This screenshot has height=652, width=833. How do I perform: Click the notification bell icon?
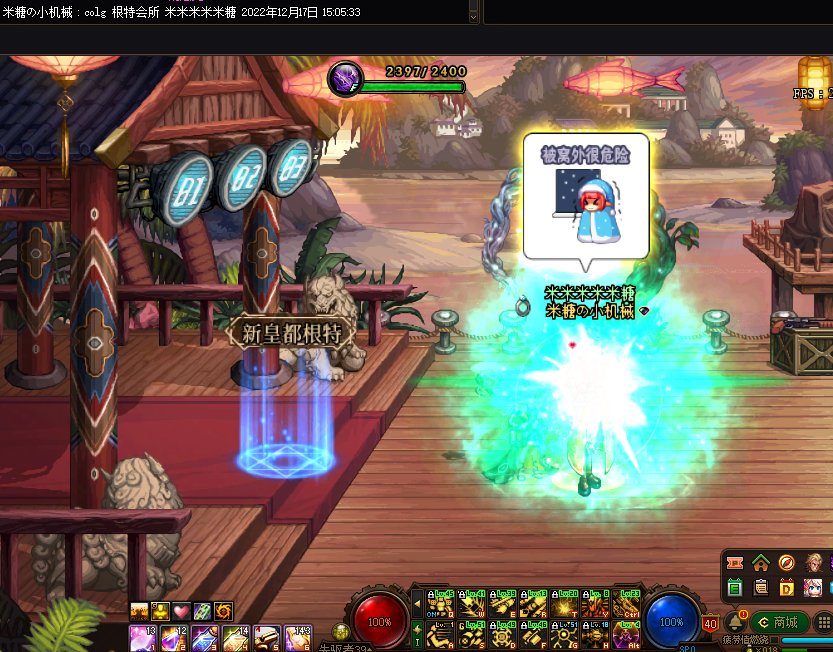736,622
